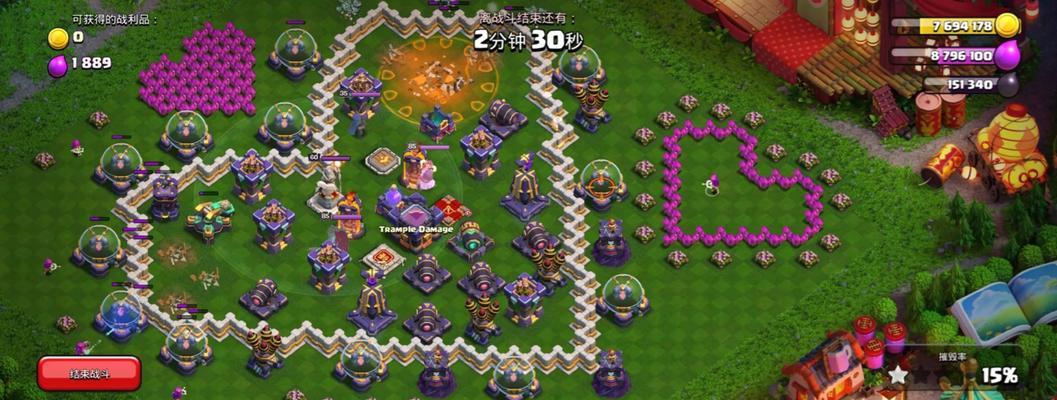Click the red 结束战斗 end battle button
The width and height of the screenshot is (1057, 400).
click(x=89, y=373)
